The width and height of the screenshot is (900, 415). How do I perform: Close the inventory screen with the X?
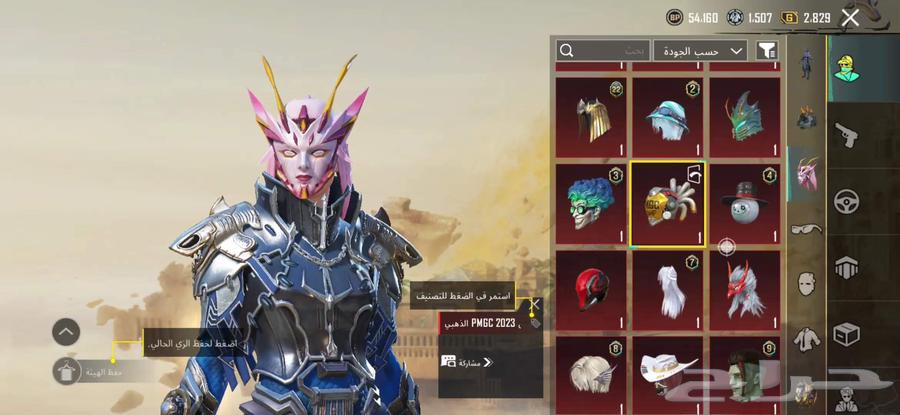click(850, 17)
